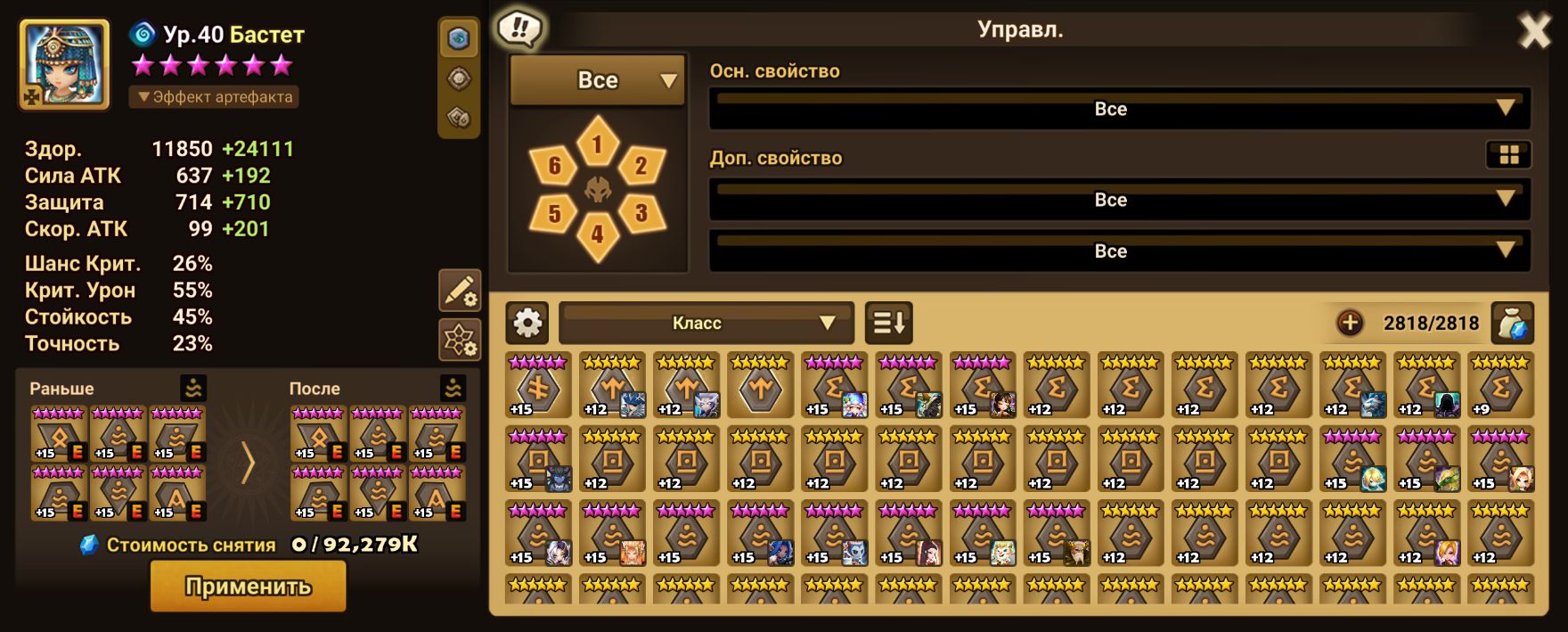Open the pencil edit settings button

[x=460, y=291]
